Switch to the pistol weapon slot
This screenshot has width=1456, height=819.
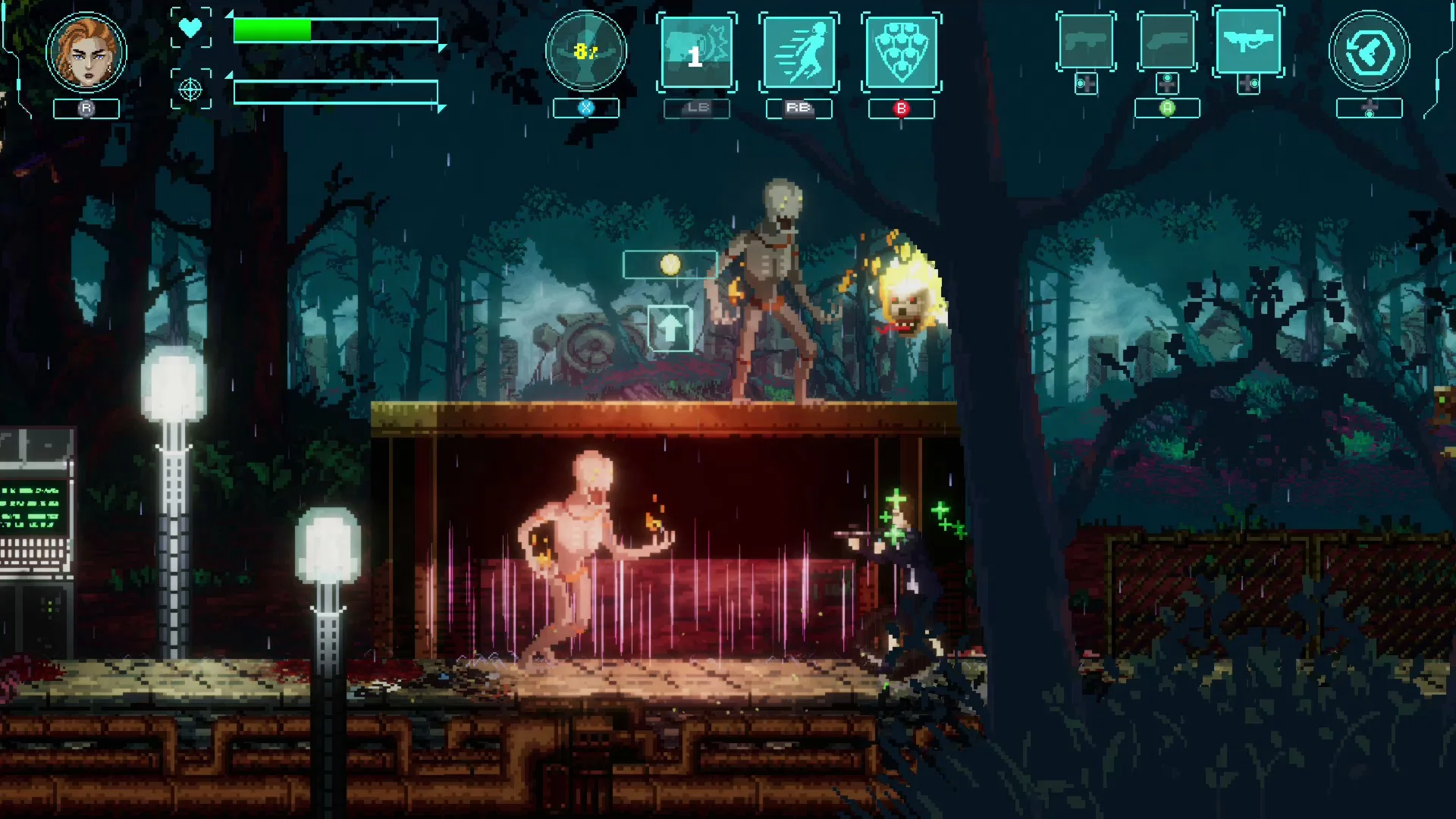[x=1086, y=42]
